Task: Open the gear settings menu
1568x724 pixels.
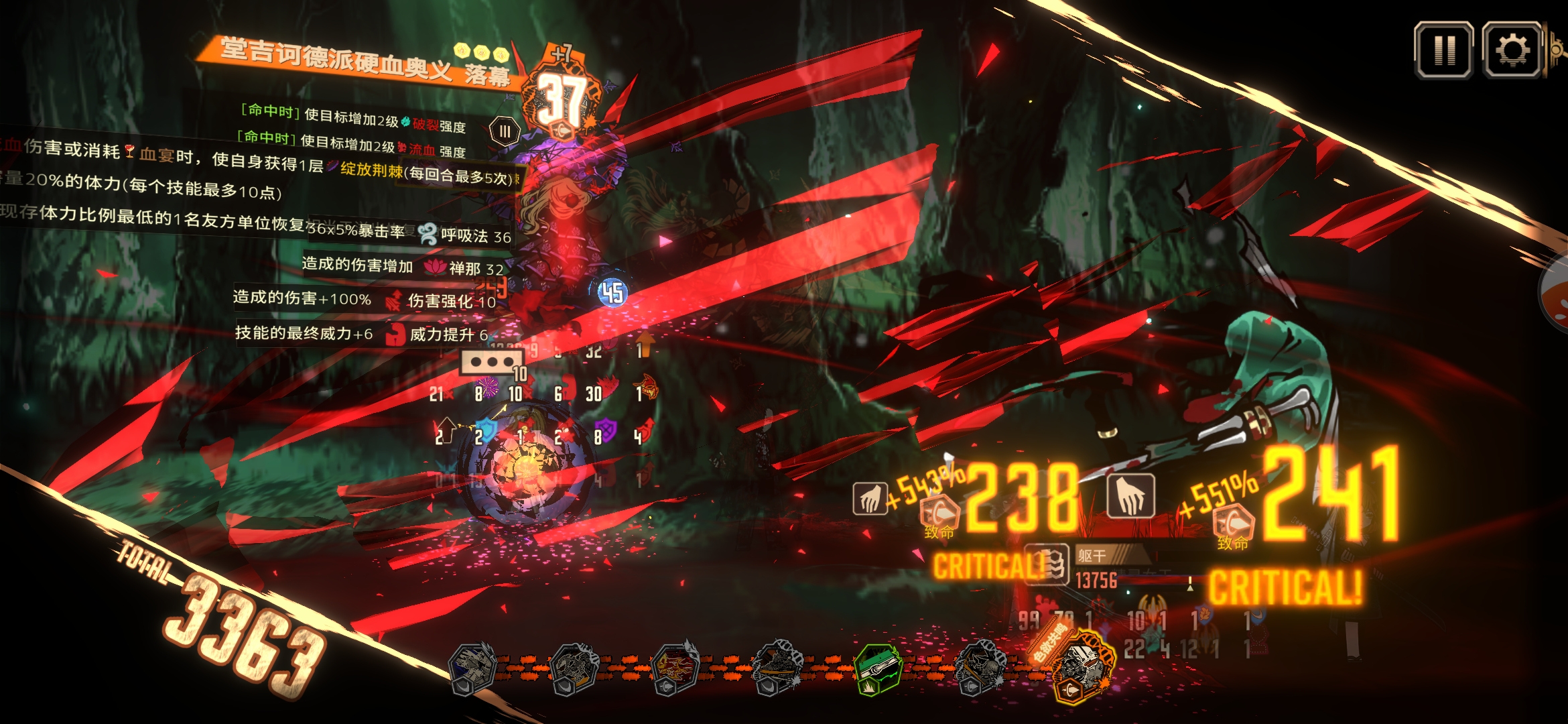Action: pyautogui.click(x=1512, y=50)
